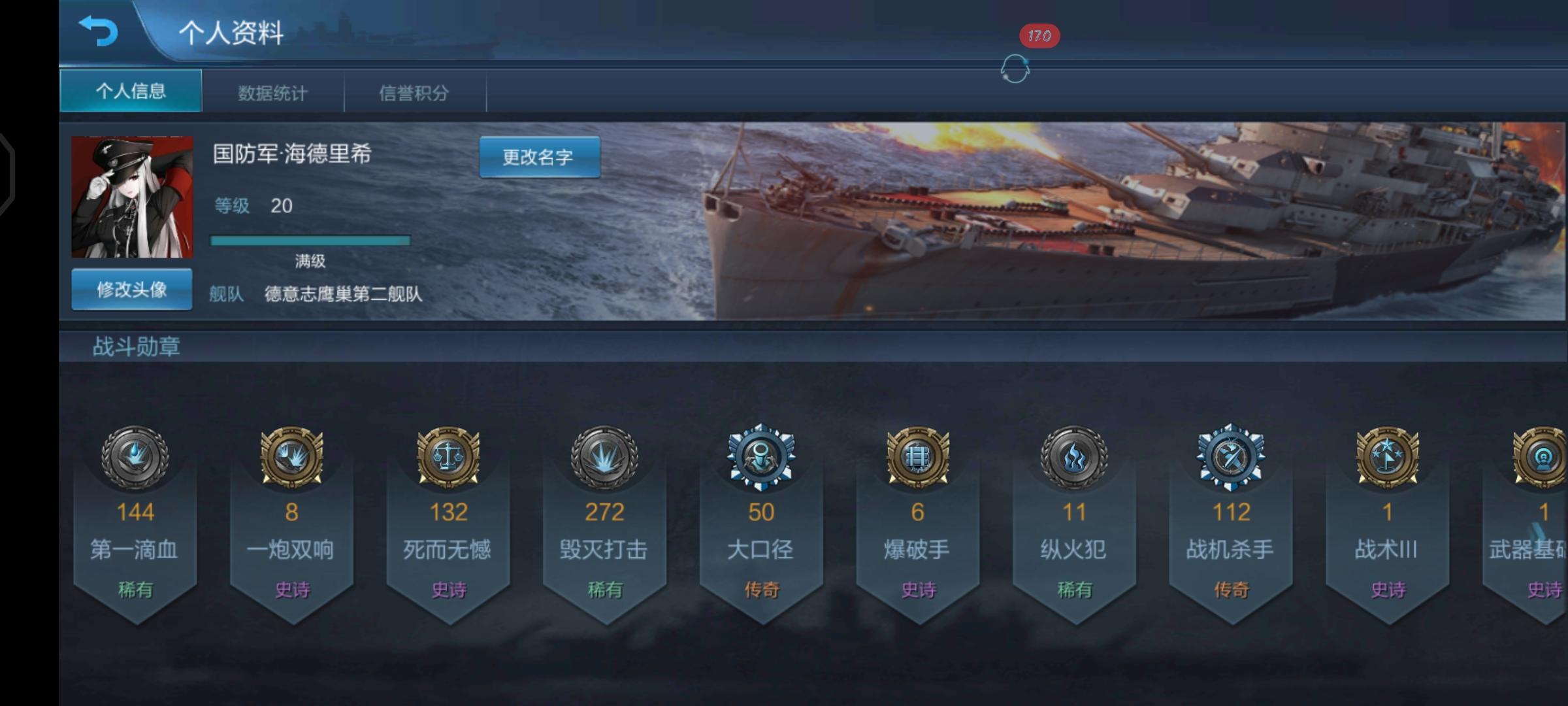Click the player avatar portrait

(131, 196)
